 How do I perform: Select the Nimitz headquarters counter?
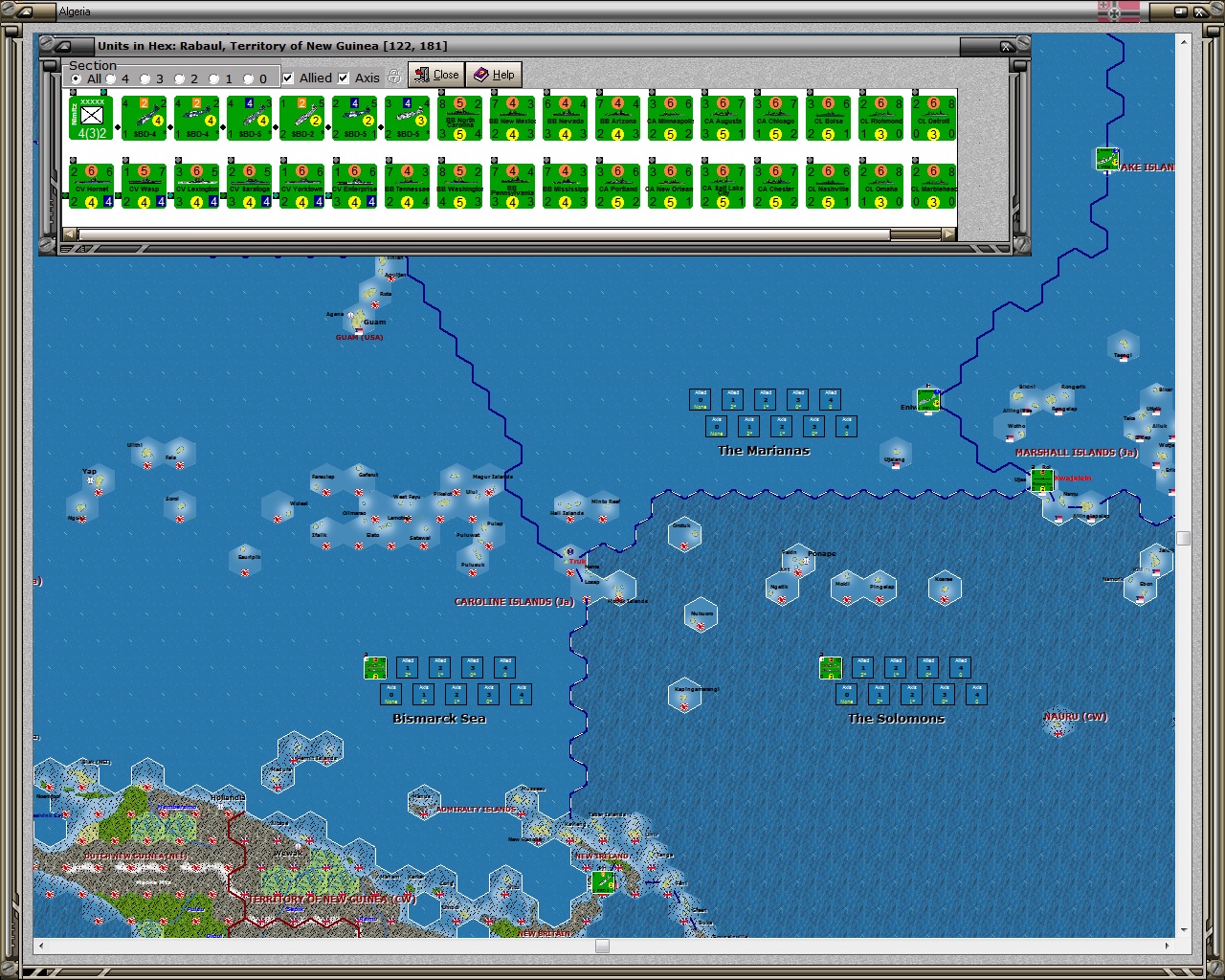[x=91, y=116]
